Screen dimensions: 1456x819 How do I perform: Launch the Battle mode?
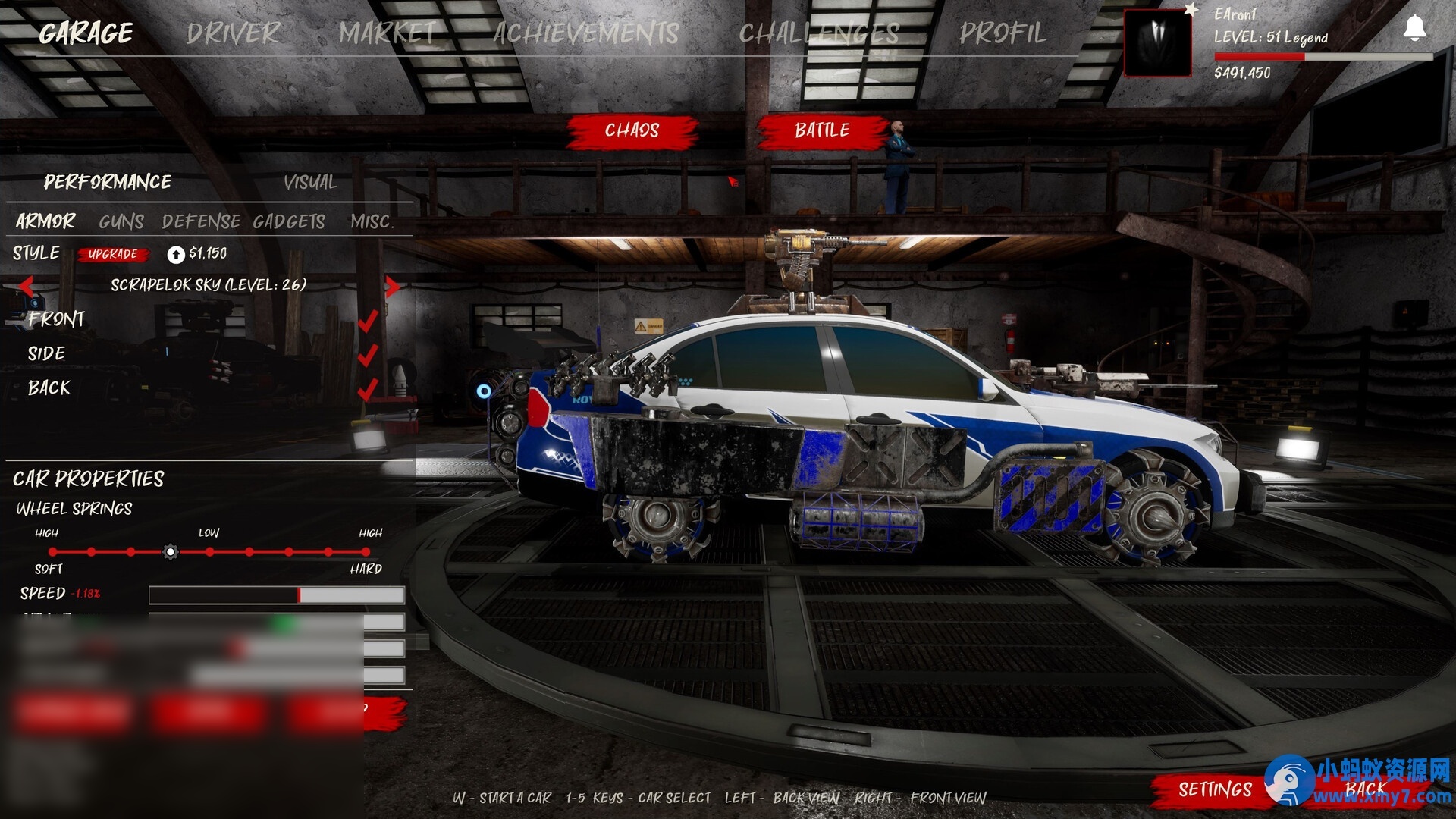point(822,130)
